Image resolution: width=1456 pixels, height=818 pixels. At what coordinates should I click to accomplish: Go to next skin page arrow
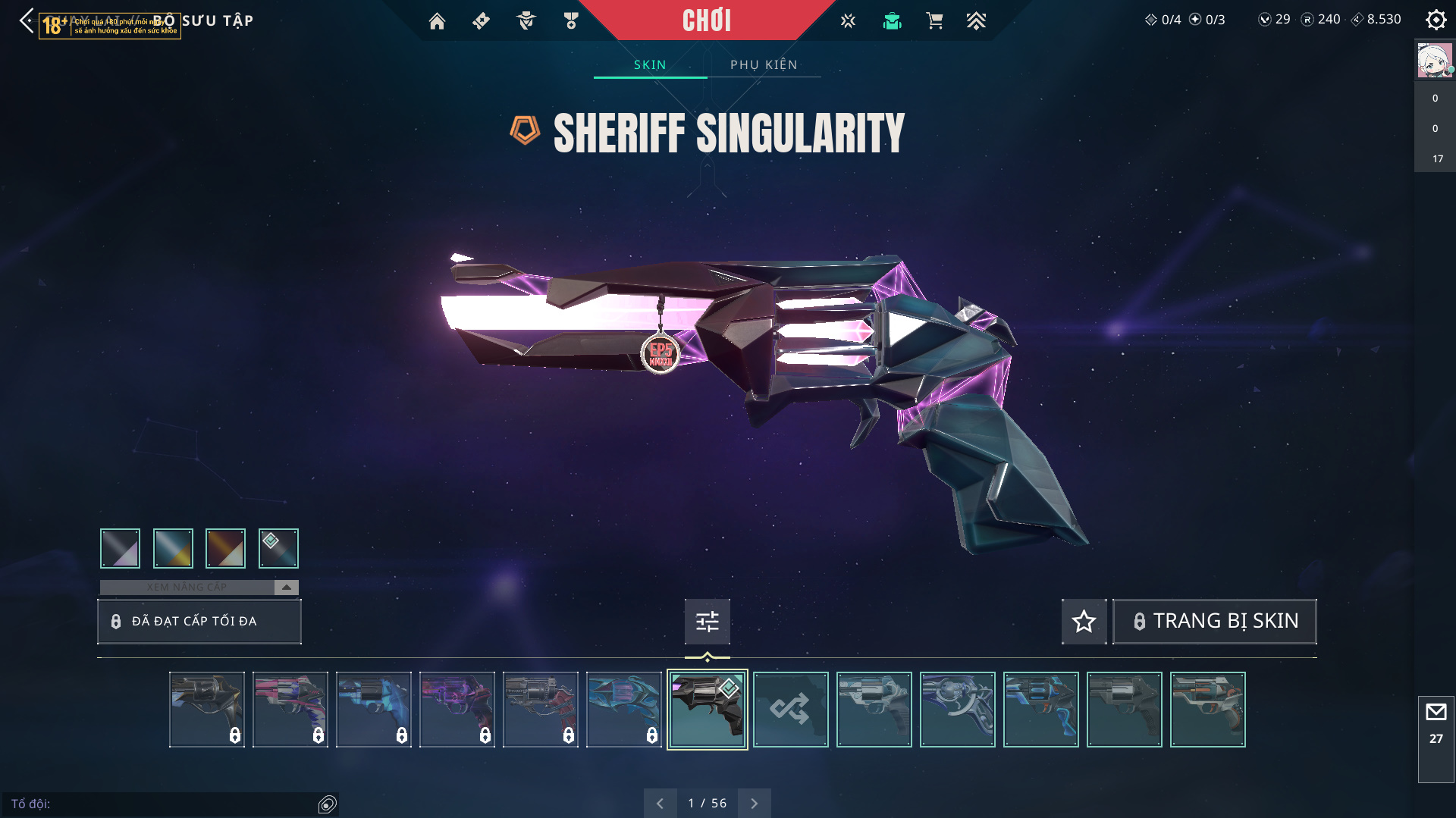click(754, 803)
